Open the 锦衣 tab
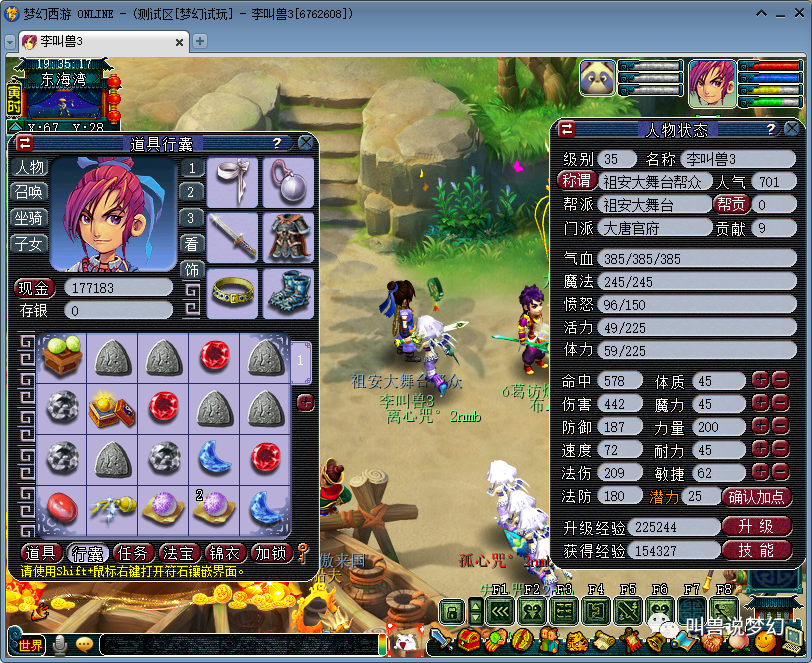Screen dimensions: 812x663 pyautogui.click(x=225, y=553)
